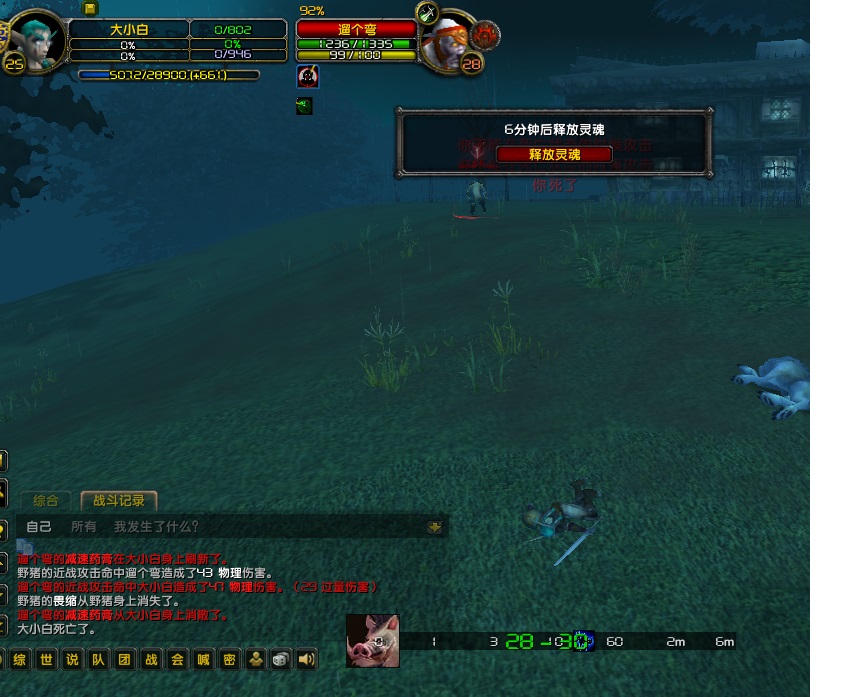Screen dimensions: 864x697
Task: Pick the 团 raid channel button
Action: click(x=124, y=659)
